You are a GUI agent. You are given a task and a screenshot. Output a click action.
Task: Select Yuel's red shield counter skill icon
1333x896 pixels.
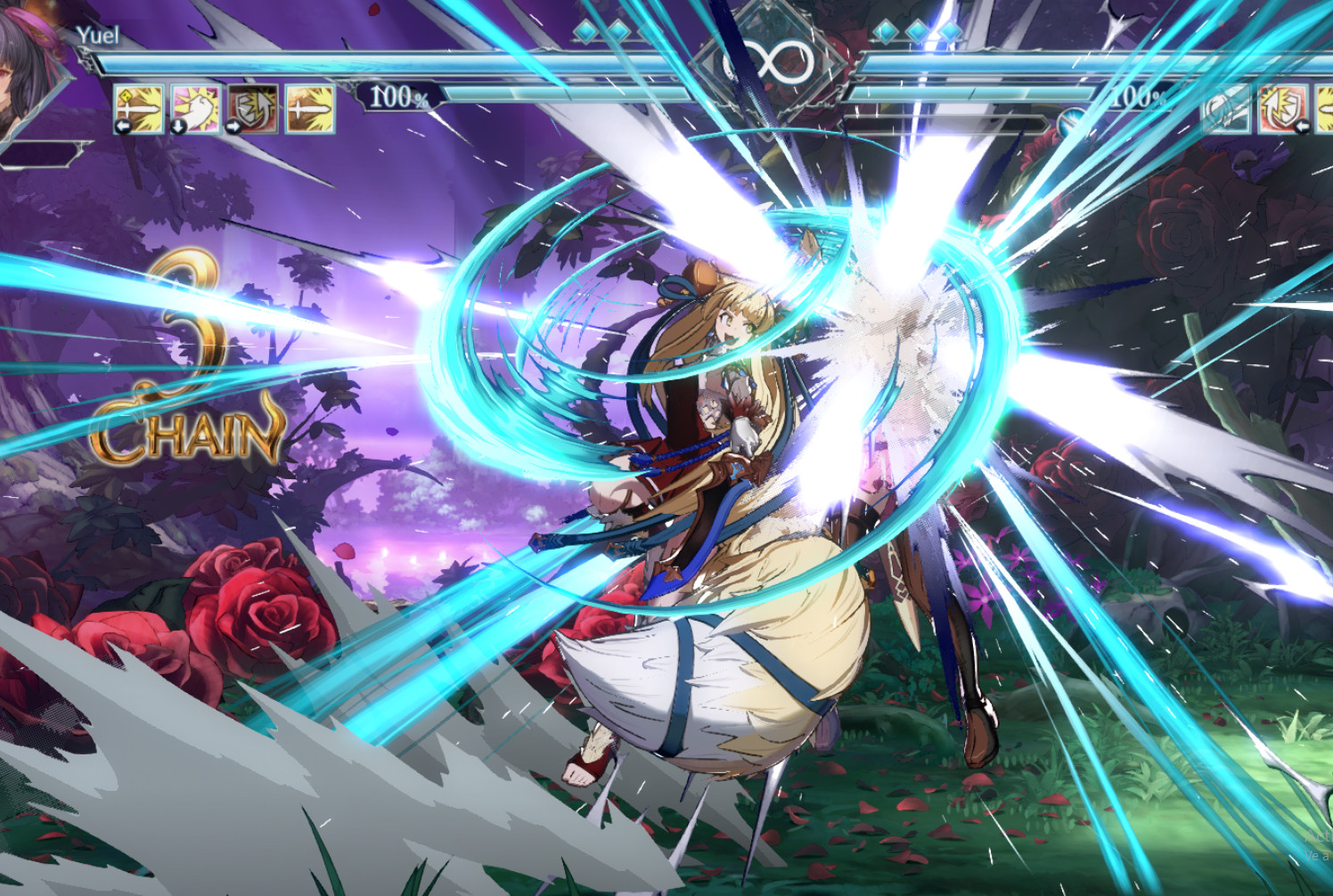pos(252,107)
